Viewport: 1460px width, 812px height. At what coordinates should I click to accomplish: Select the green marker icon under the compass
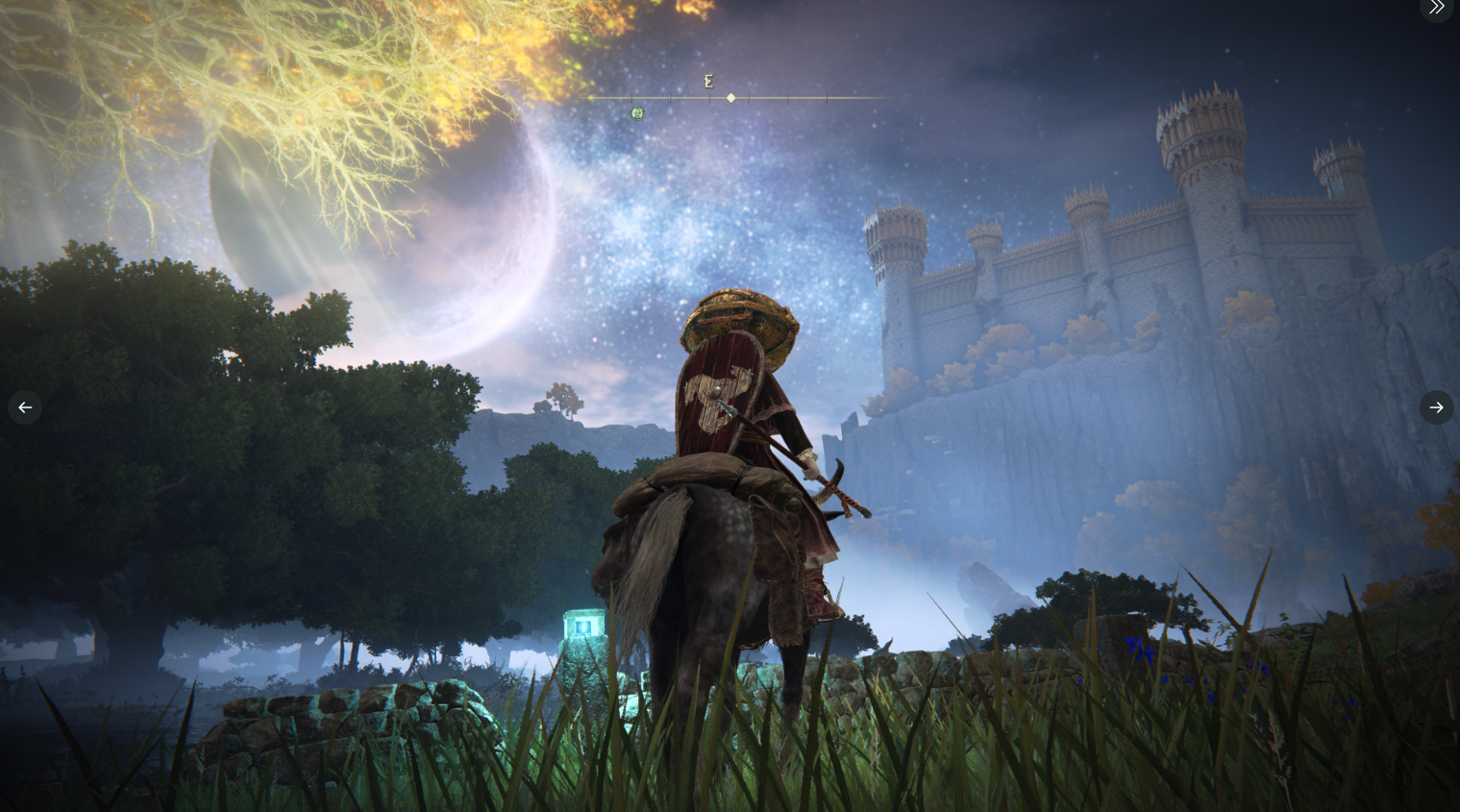pyautogui.click(x=637, y=113)
